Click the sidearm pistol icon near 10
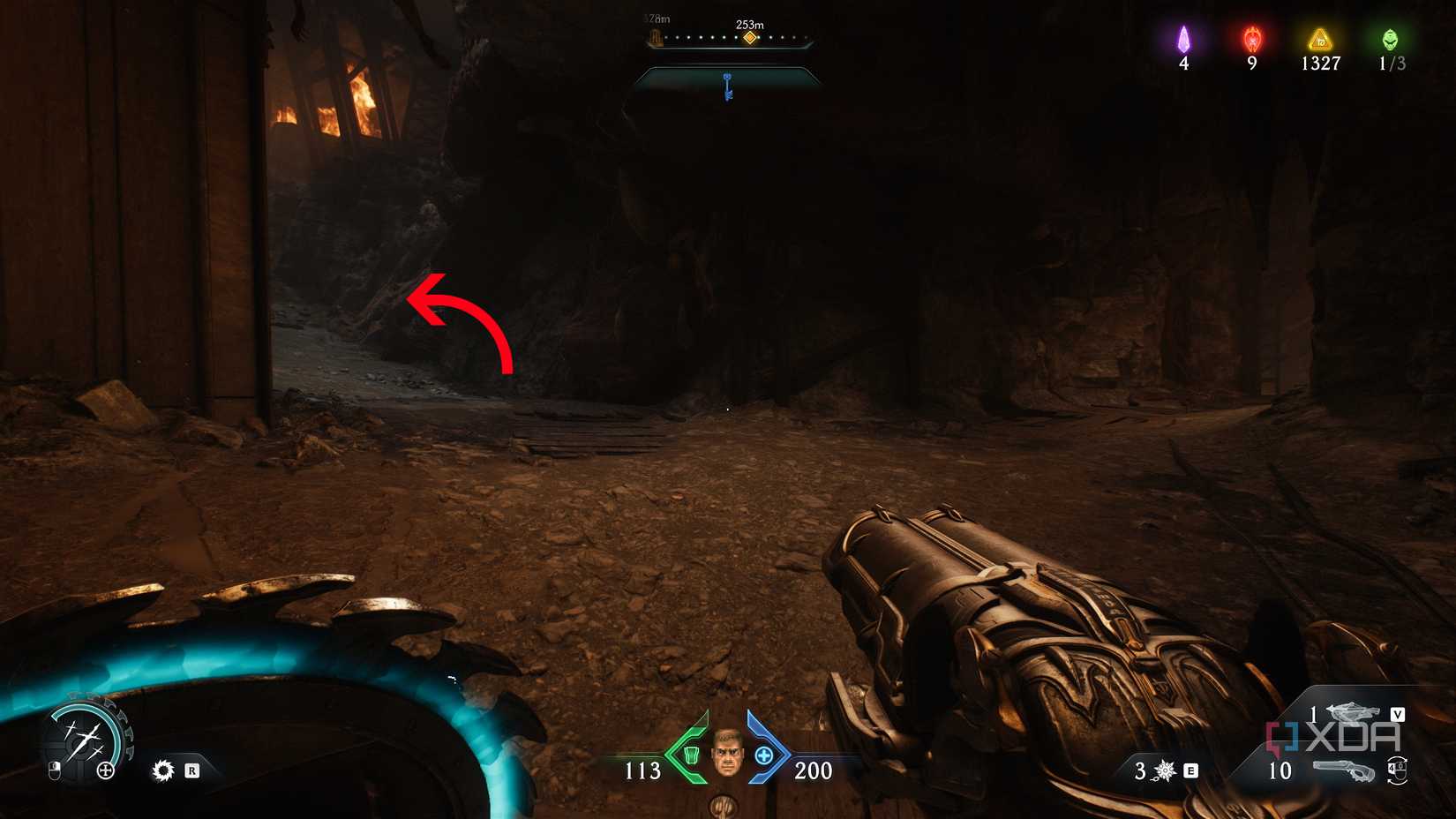Screen dimensions: 1456x819 [1343, 770]
